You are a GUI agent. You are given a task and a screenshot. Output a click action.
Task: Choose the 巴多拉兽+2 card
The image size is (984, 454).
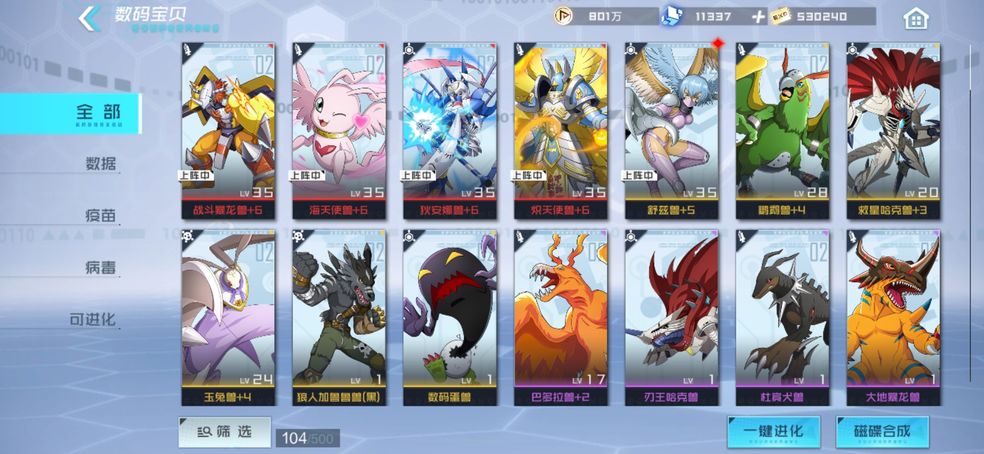[559, 317]
